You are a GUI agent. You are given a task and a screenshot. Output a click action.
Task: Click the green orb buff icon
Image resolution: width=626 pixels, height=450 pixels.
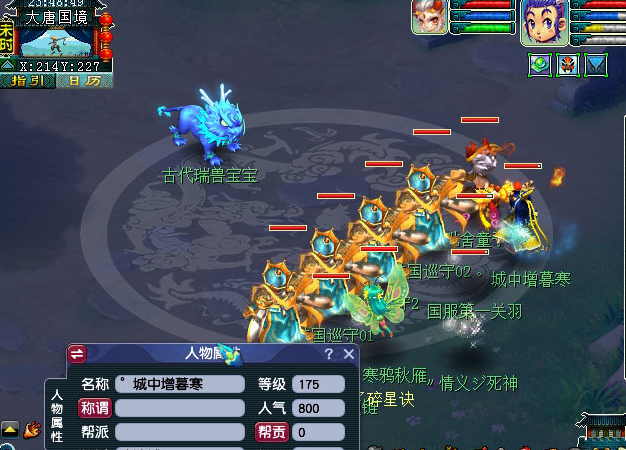pyautogui.click(x=541, y=65)
